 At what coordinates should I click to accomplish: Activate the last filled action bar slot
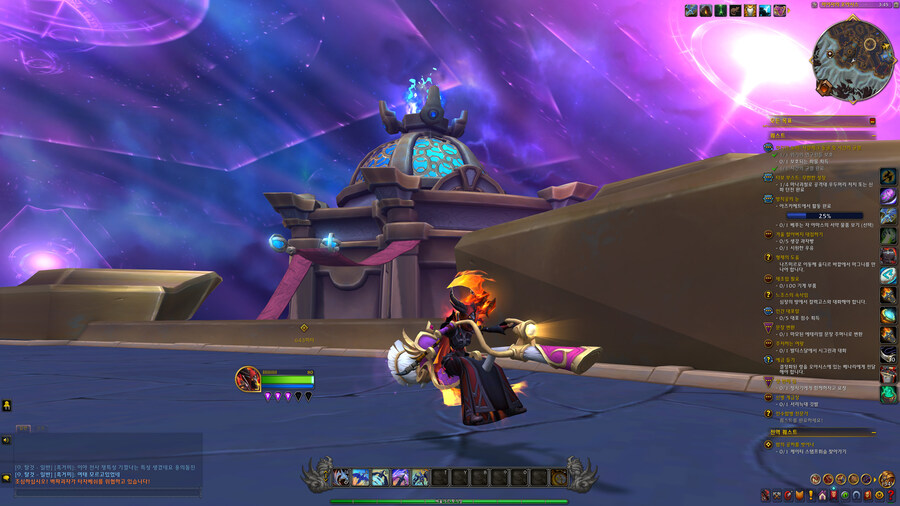pos(421,478)
